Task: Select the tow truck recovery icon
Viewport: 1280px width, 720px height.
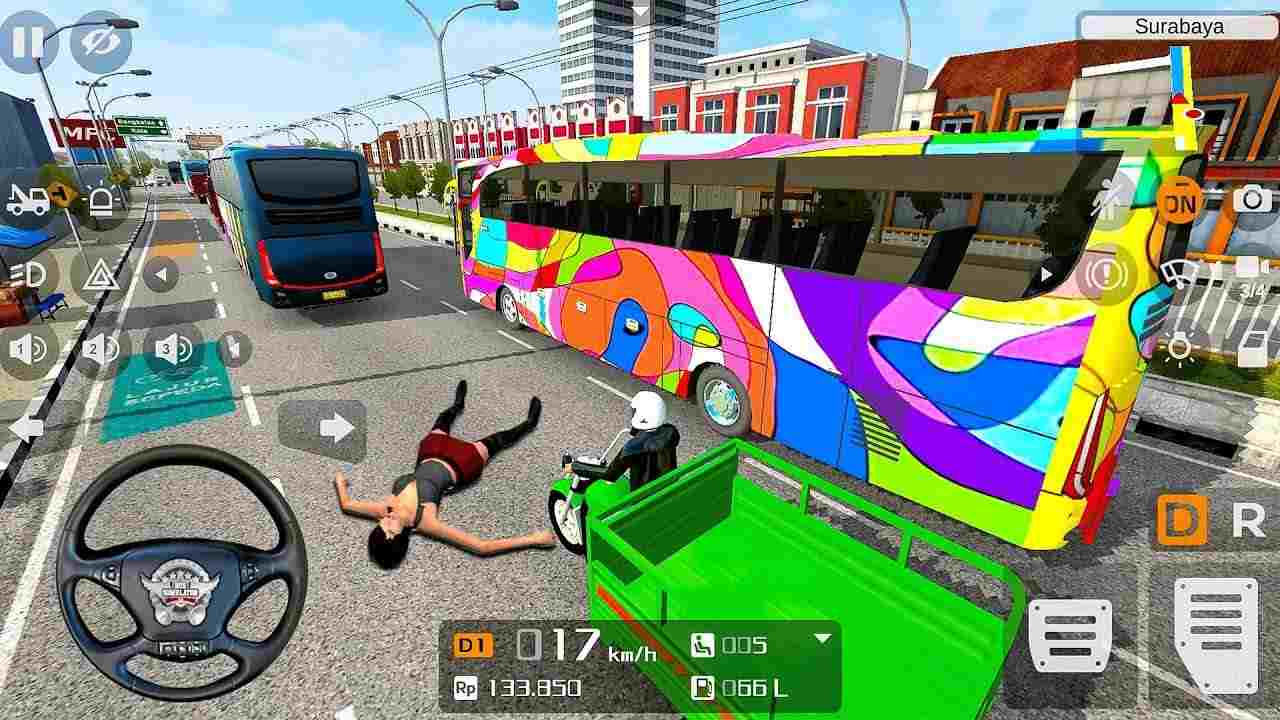Action: click(x=28, y=198)
